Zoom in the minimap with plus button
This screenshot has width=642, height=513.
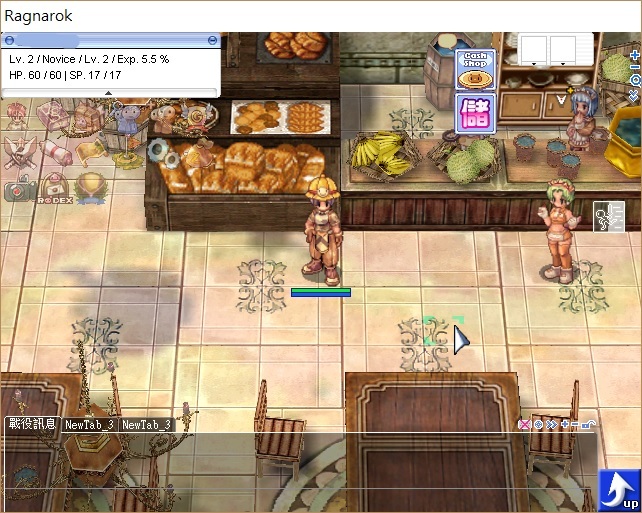click(x=635, y=56)
